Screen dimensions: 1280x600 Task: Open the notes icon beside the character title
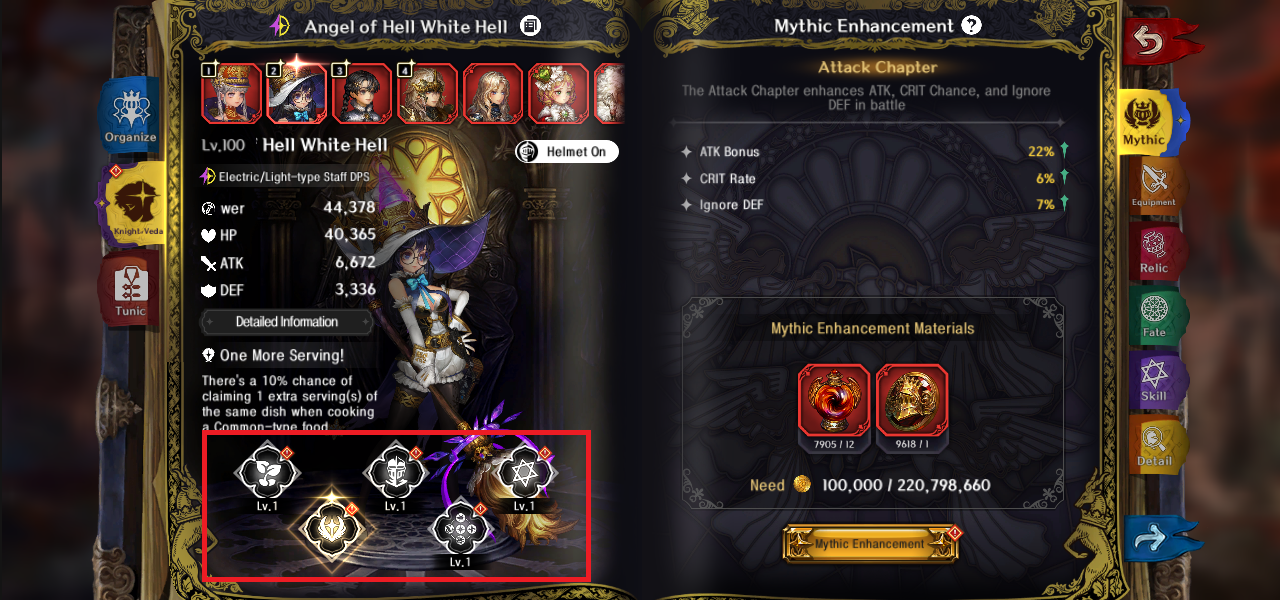[530, 26]
